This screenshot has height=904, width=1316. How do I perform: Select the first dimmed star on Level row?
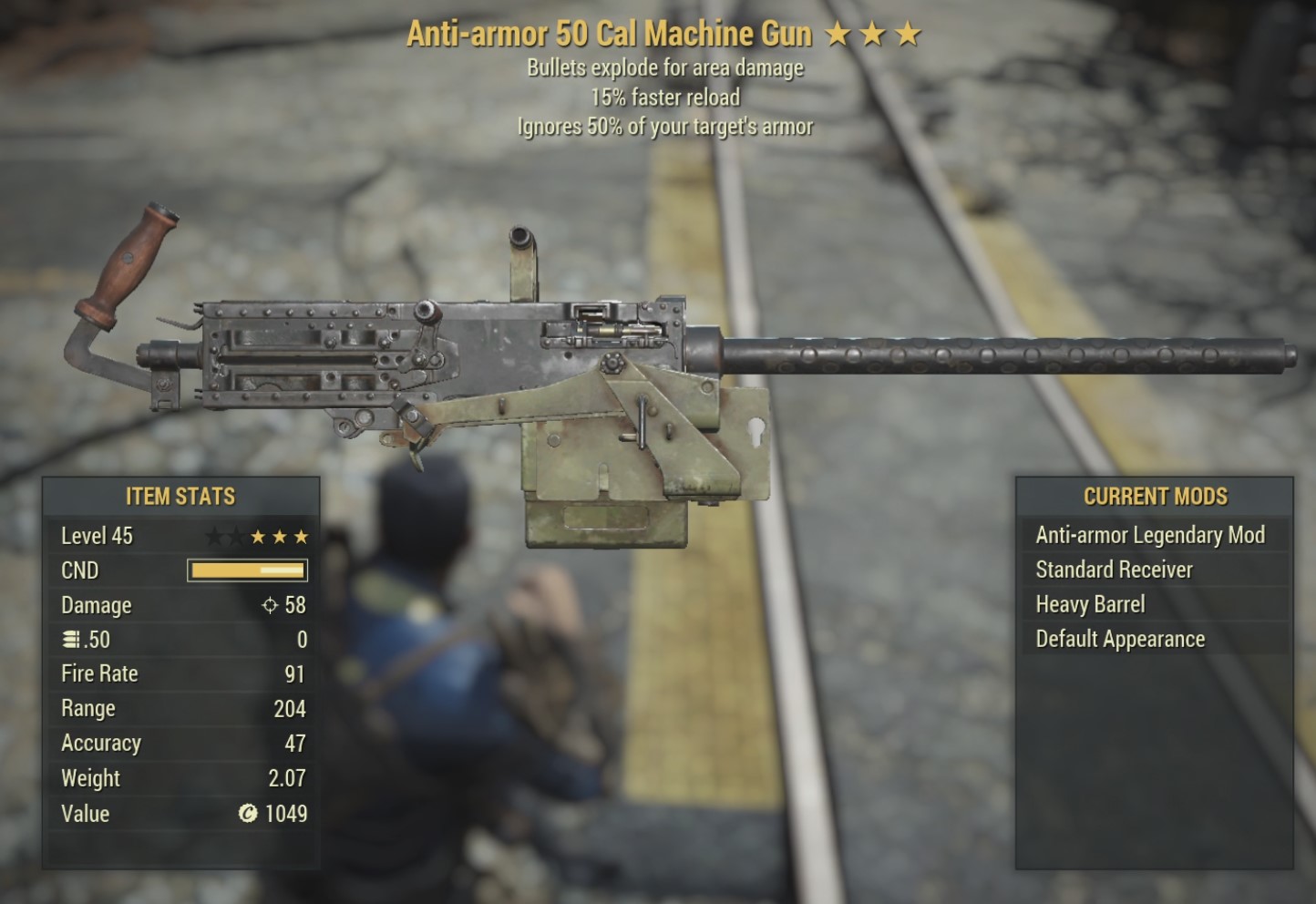coord(216,537)
